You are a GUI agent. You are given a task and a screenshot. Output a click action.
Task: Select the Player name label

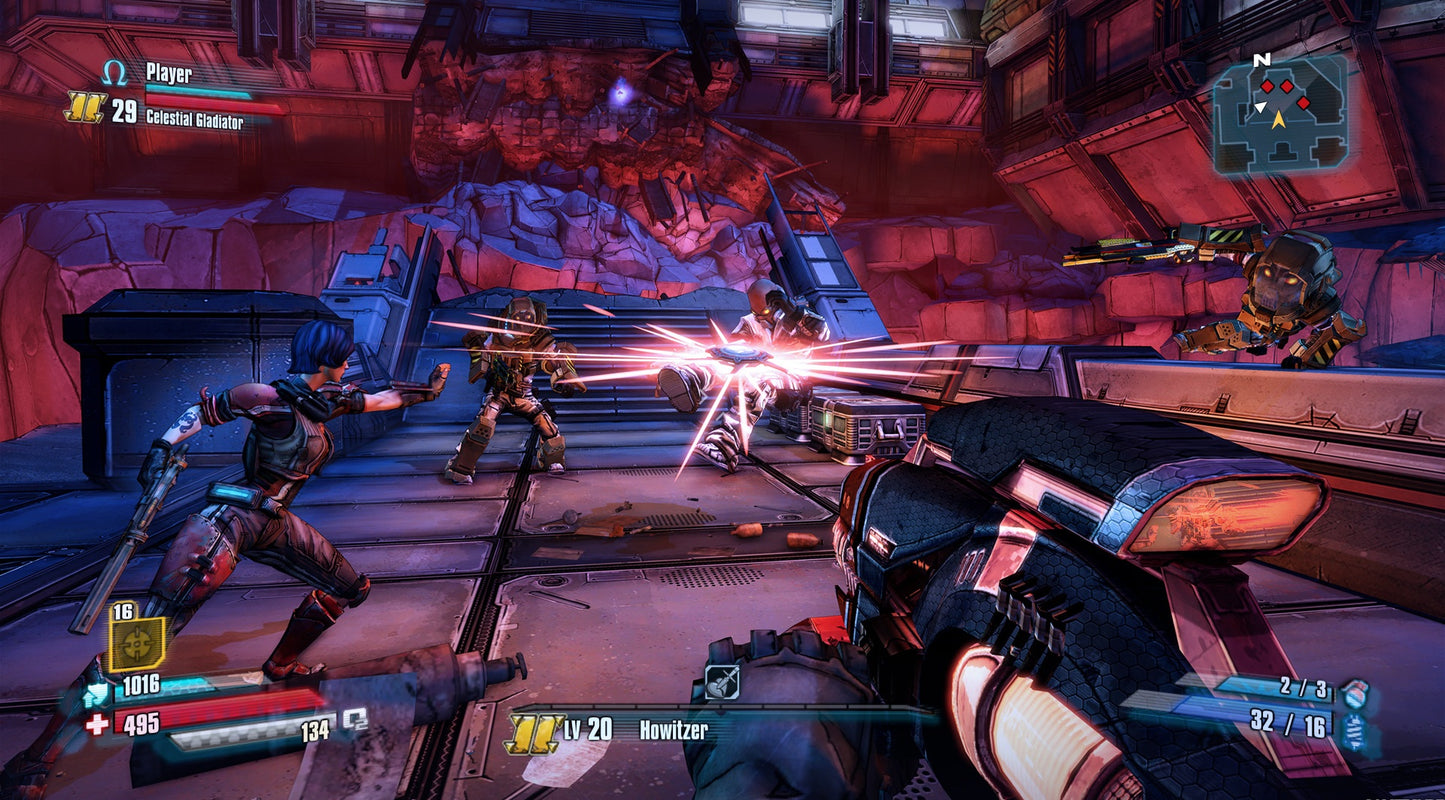click(x=170, y=72)
